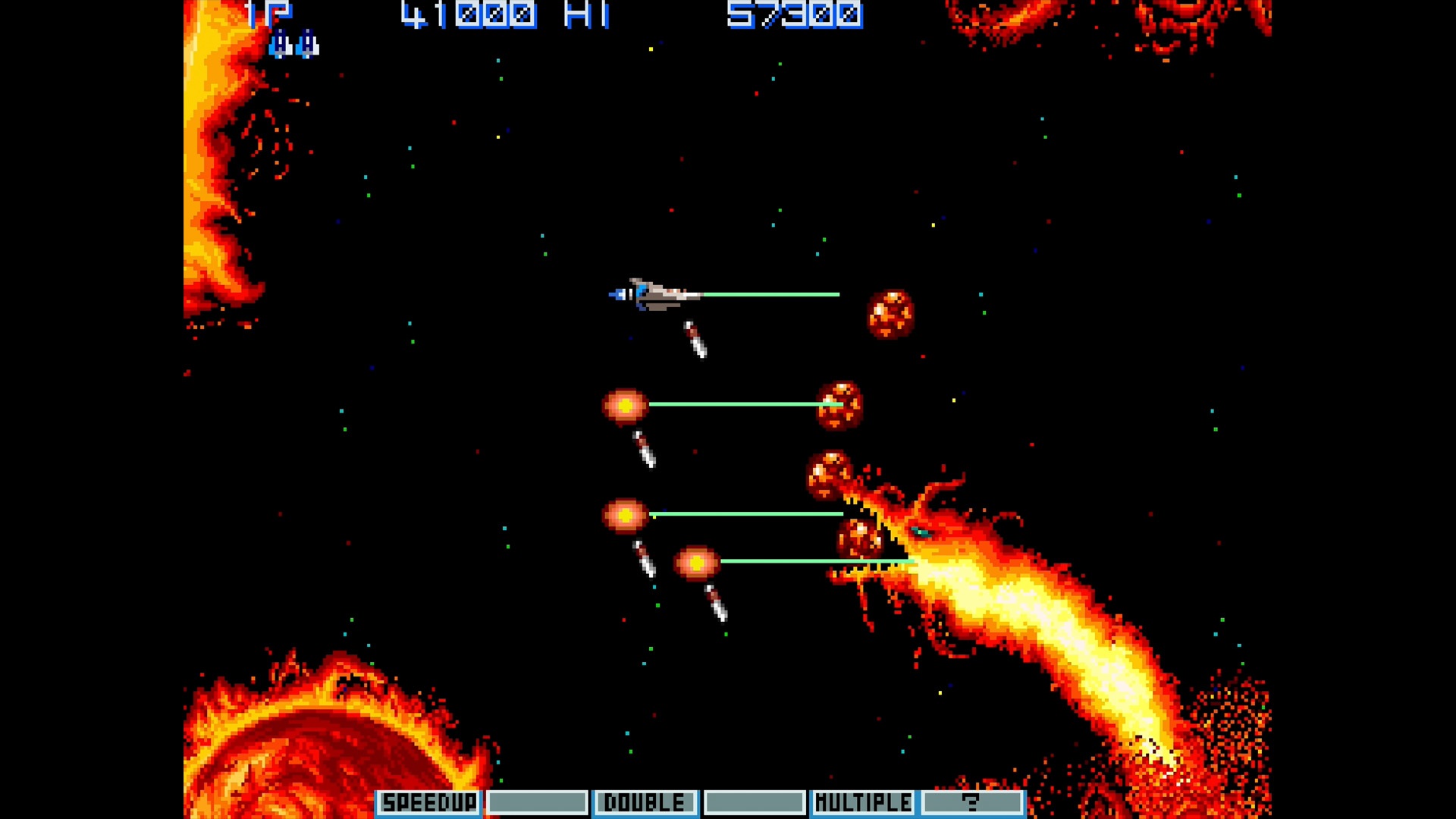This screenshot has width=1456, height=819.
Task: Click the empty slot between DOUBLE and MULTIPLE
Action: click(x=755, y=802)
